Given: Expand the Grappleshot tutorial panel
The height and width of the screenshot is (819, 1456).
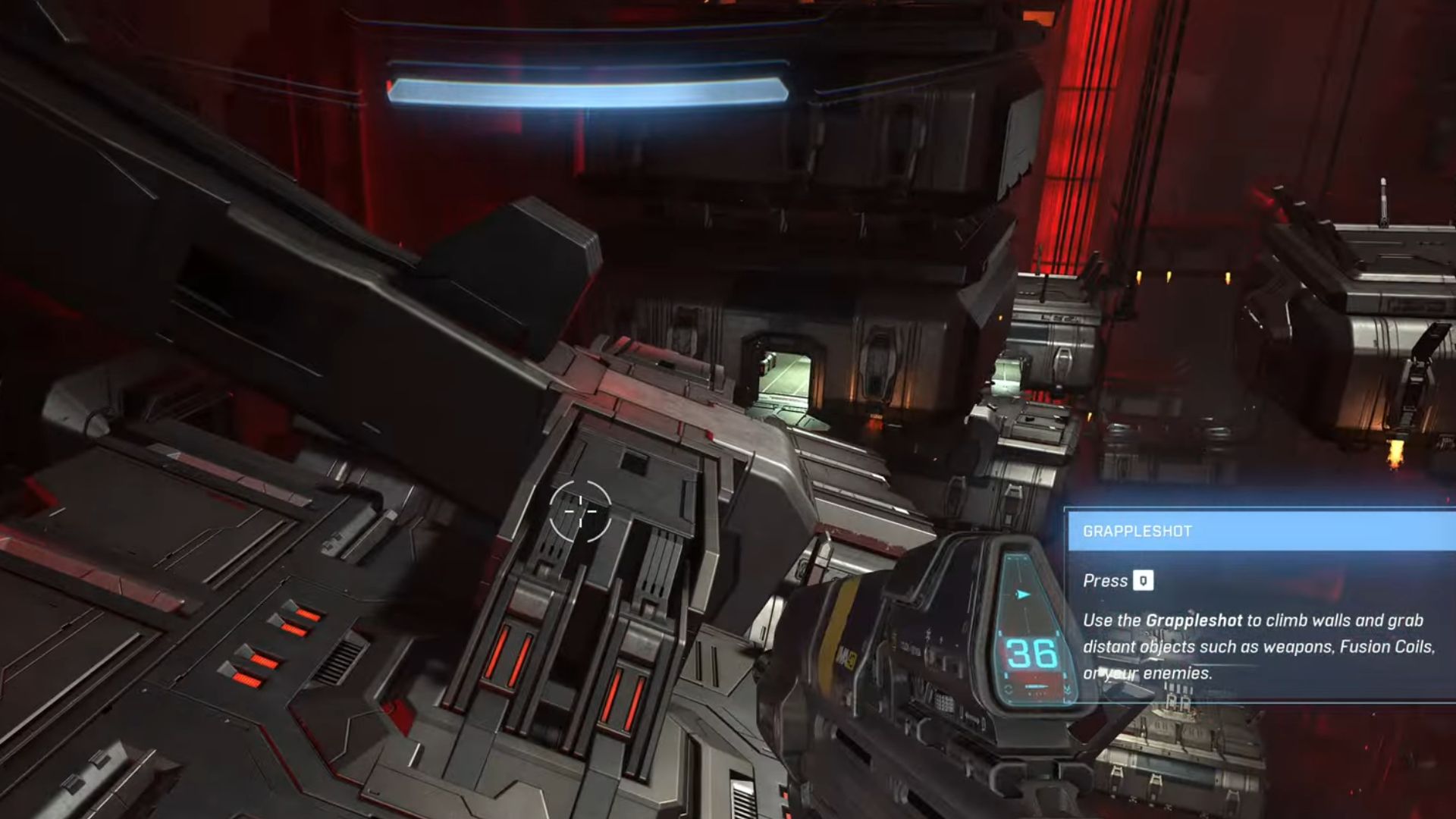Looking at the screenshot, I should 1259,607.
